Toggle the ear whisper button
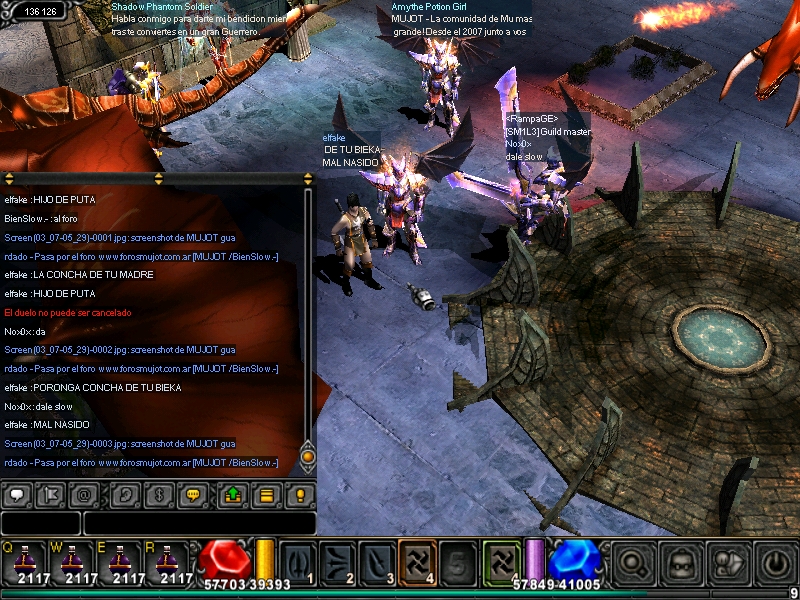This screenshot has width=800, height=600. 124,494
